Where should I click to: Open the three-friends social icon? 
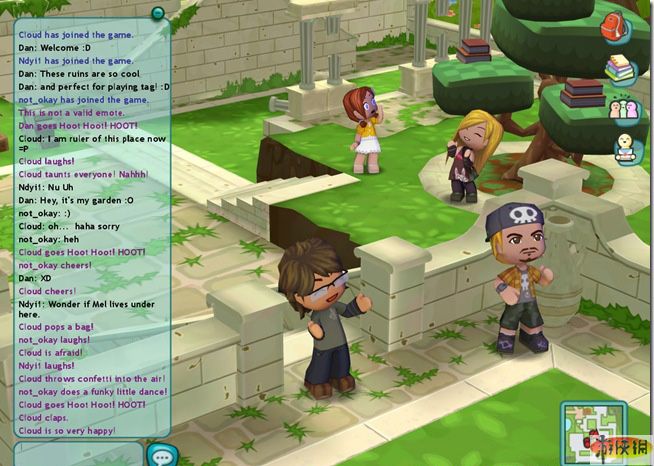623,107
